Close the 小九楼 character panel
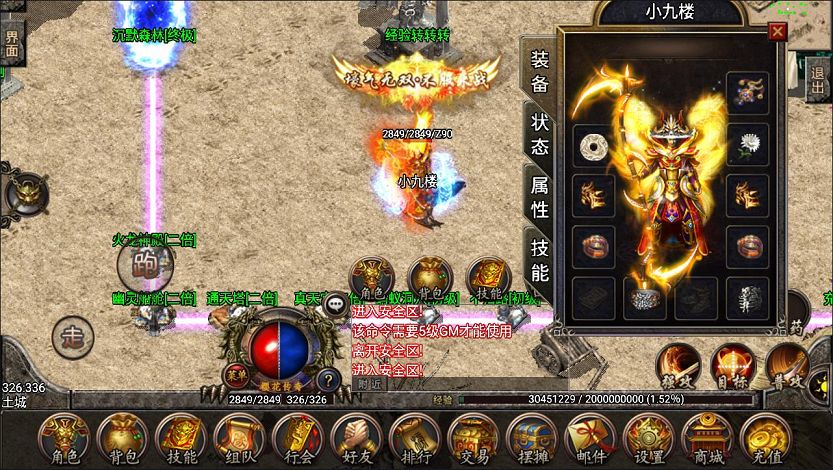Image resolution: width=833 pixels, height=470 pixels. click(x=777, y=32)
